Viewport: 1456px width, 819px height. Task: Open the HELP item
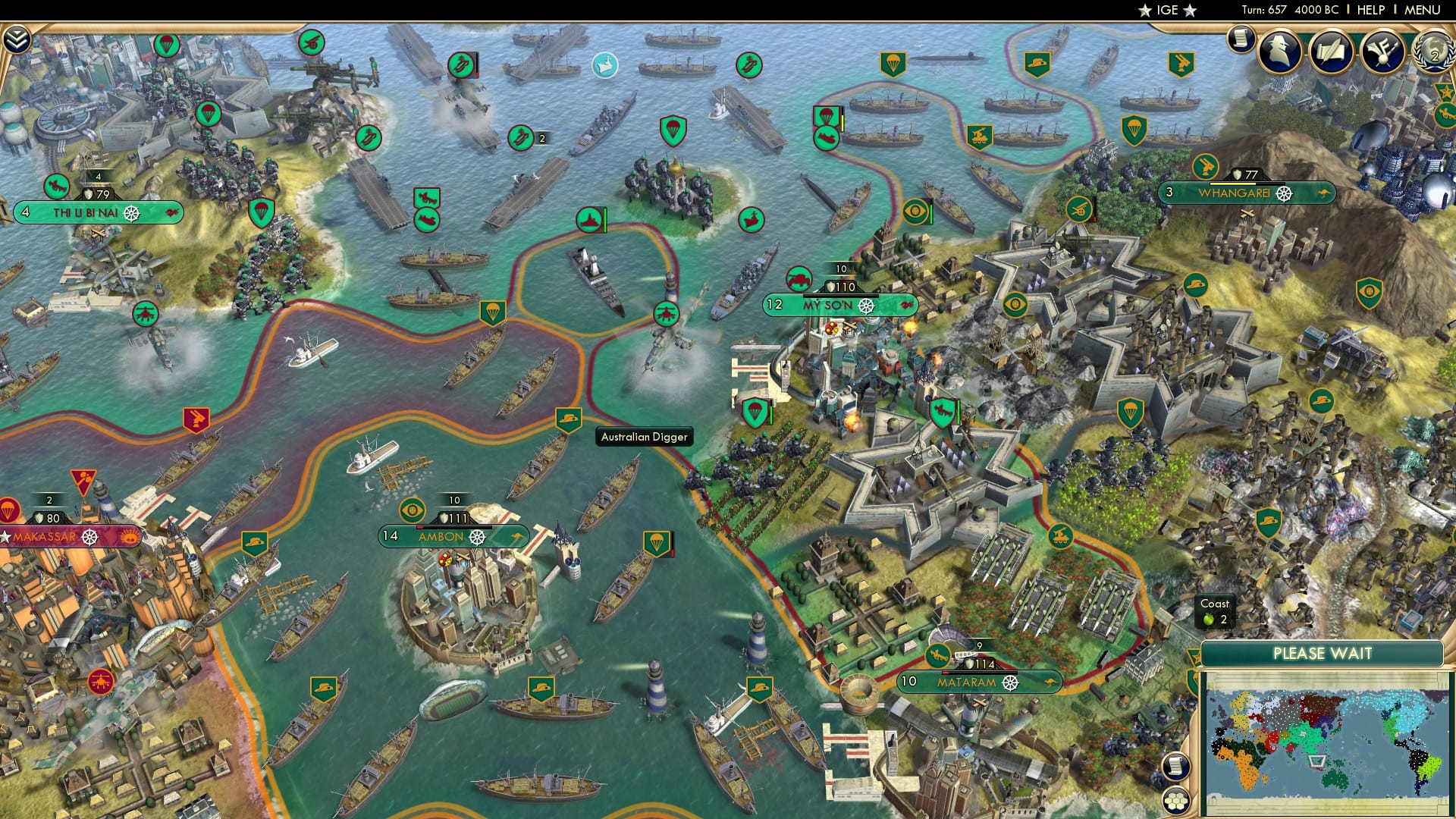point(1373,10)
